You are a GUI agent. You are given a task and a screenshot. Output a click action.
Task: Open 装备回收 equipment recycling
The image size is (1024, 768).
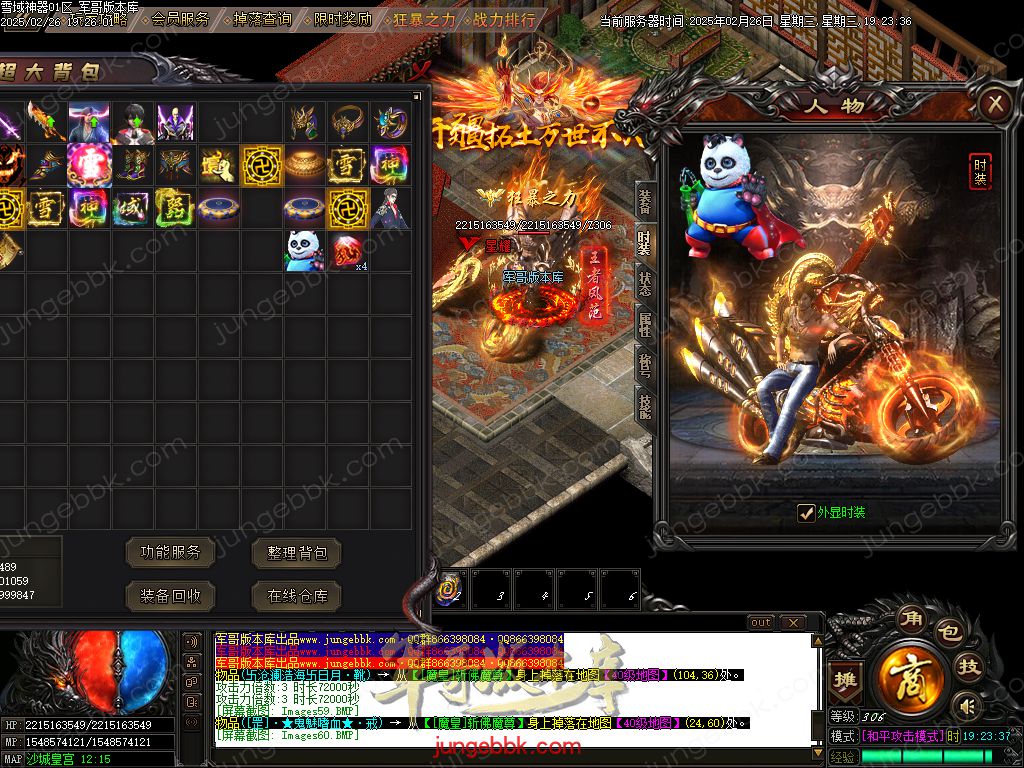click(x=170, y=596)
